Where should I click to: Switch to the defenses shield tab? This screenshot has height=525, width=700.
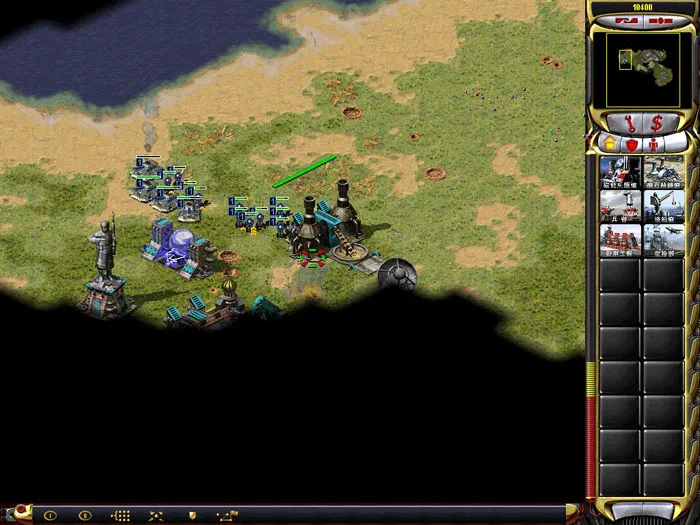tap(631, 143)
